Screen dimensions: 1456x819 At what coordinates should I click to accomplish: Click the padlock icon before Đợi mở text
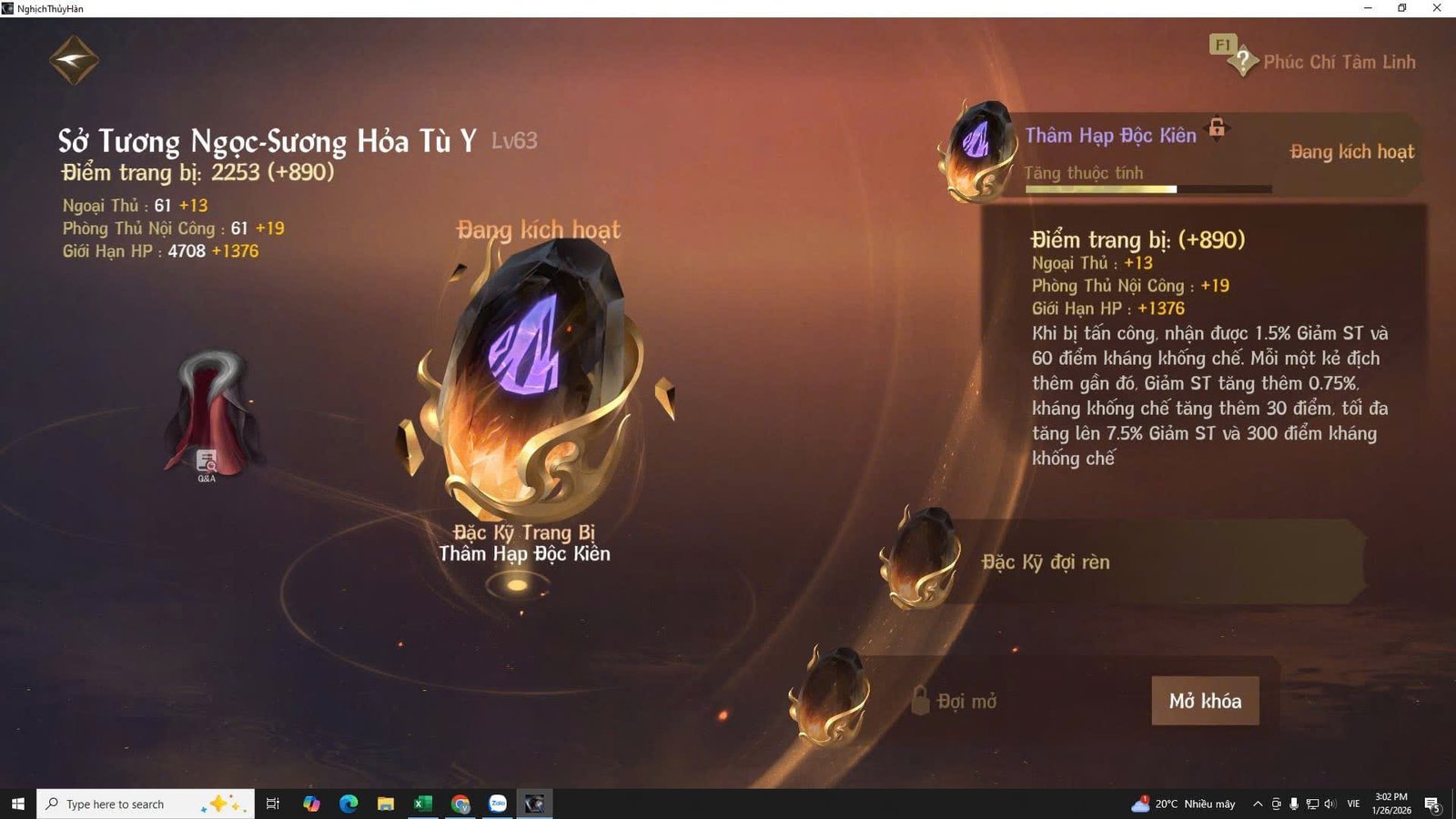[x=921, y=701]
